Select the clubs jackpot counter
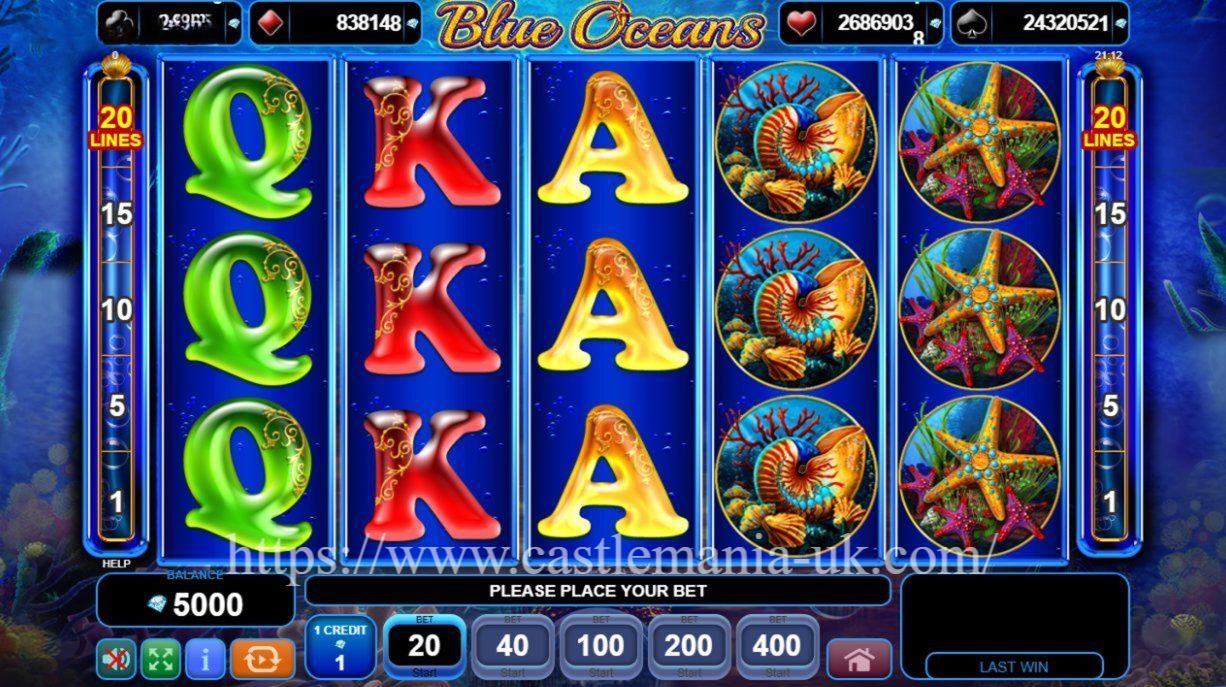 169,23
